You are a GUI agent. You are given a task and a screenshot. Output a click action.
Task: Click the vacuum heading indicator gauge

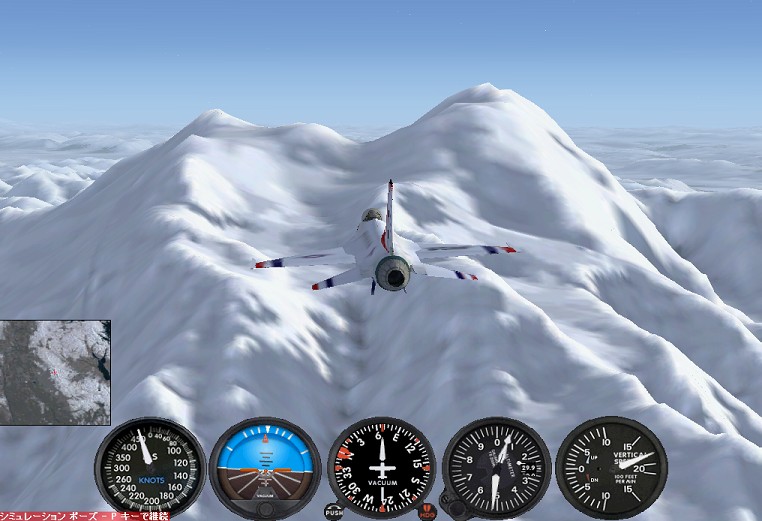point(381,467)
